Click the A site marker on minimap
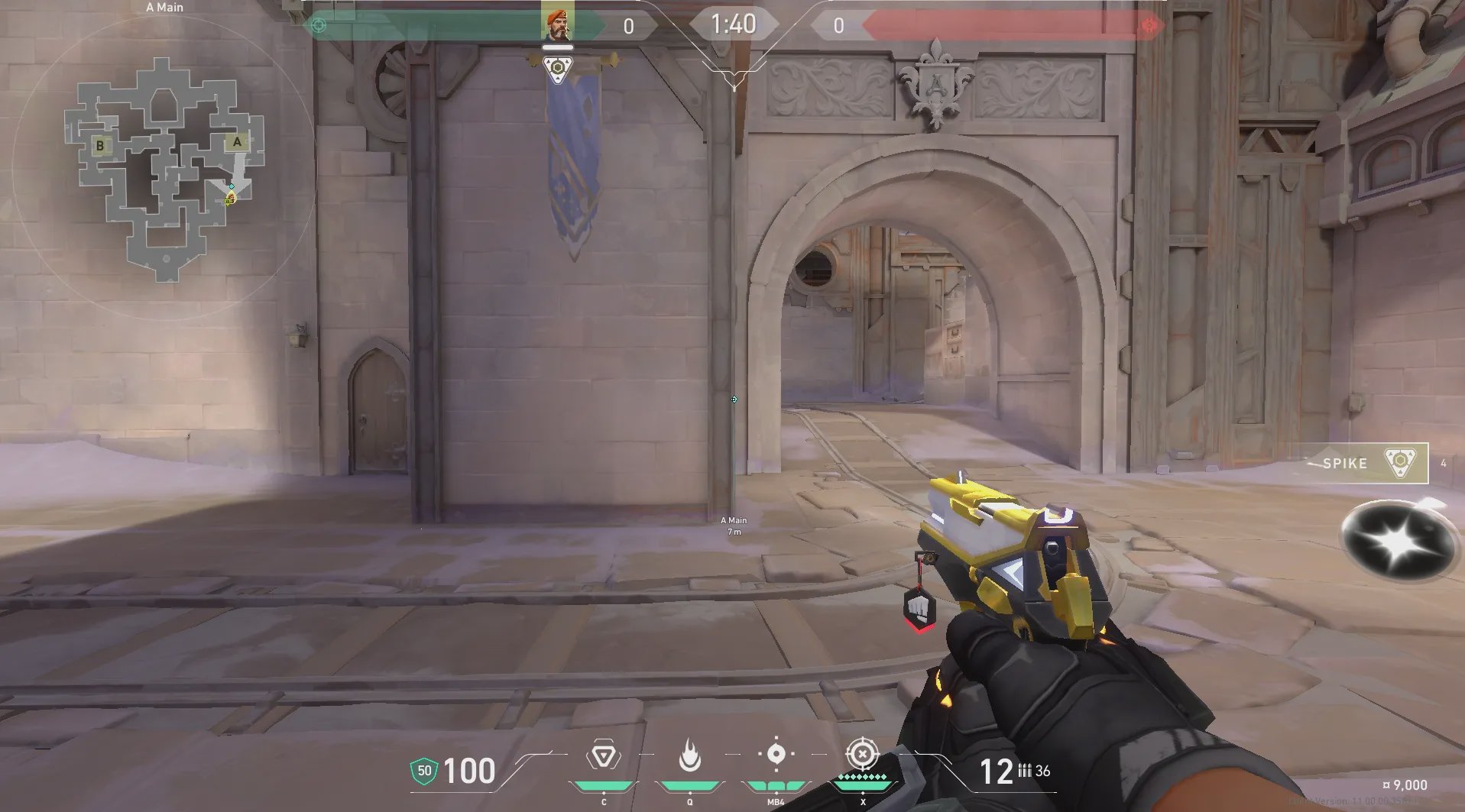 coord(236,142)
